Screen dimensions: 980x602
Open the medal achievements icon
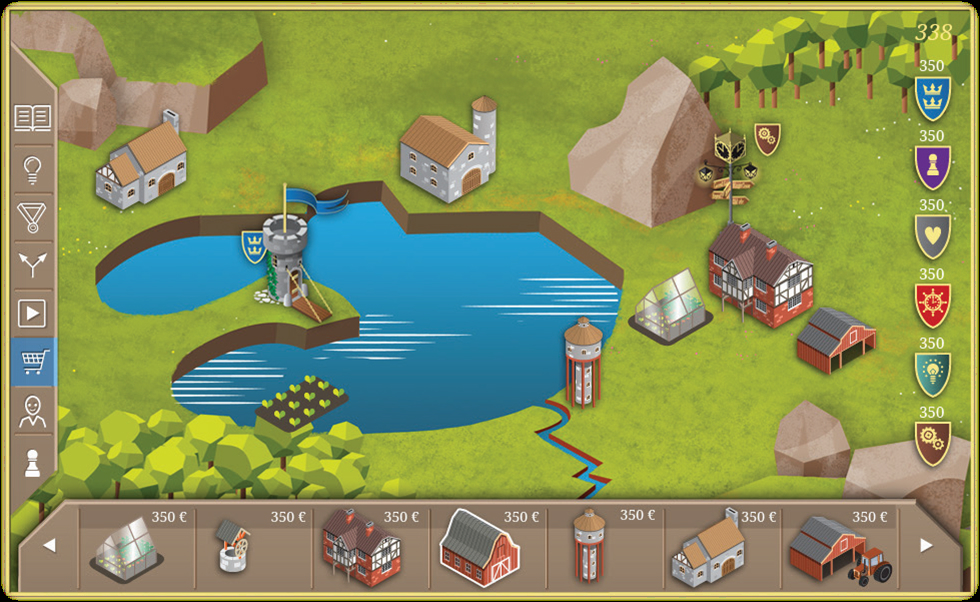click(x=32, y=216)
